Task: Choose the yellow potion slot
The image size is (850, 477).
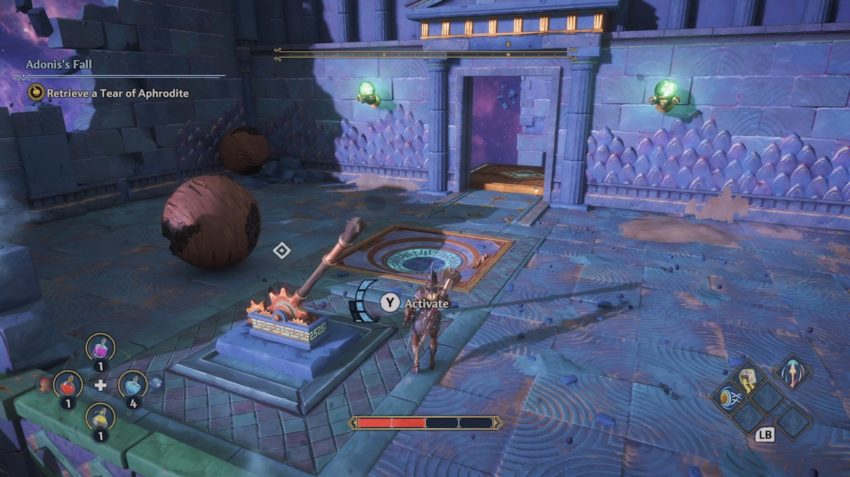Action: (100, 417)
